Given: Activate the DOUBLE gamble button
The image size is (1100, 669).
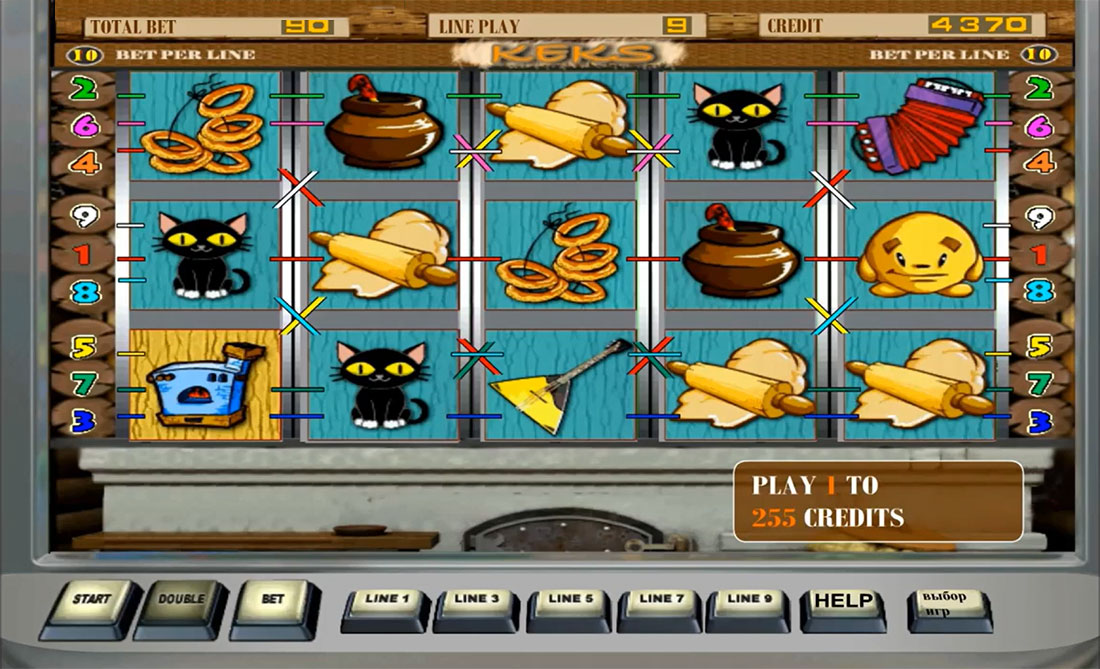Looking at the screenshot, I should (x=180, y=602).
